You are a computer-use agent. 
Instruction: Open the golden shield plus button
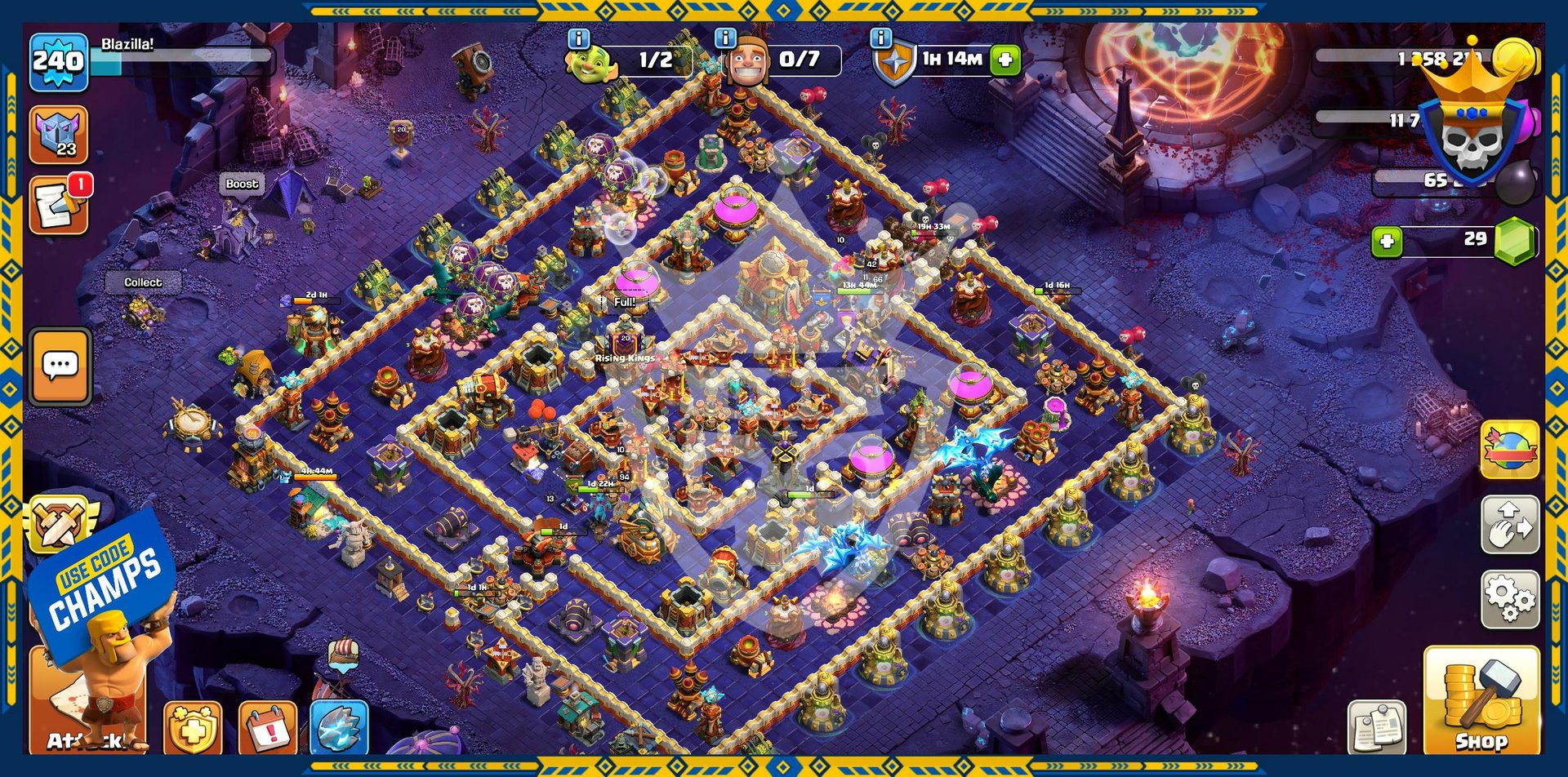(x=193, y=728)
